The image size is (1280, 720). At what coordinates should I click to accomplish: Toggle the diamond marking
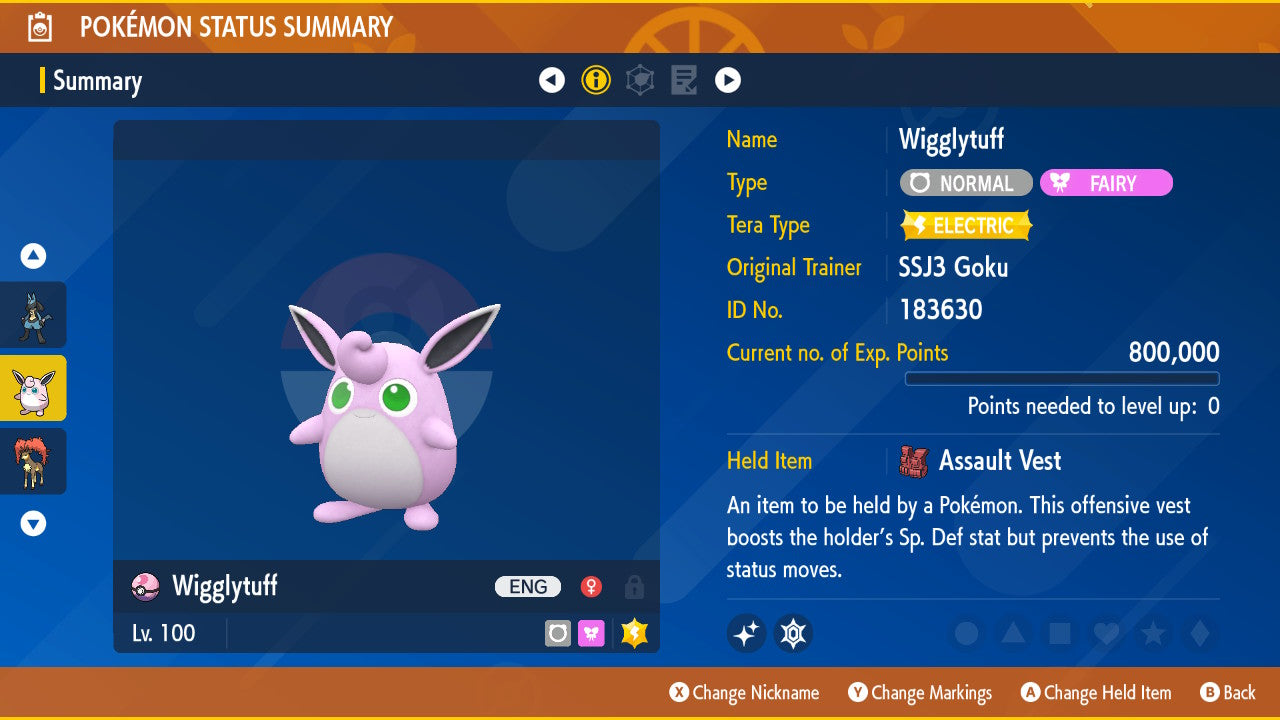pos(1198,633)
